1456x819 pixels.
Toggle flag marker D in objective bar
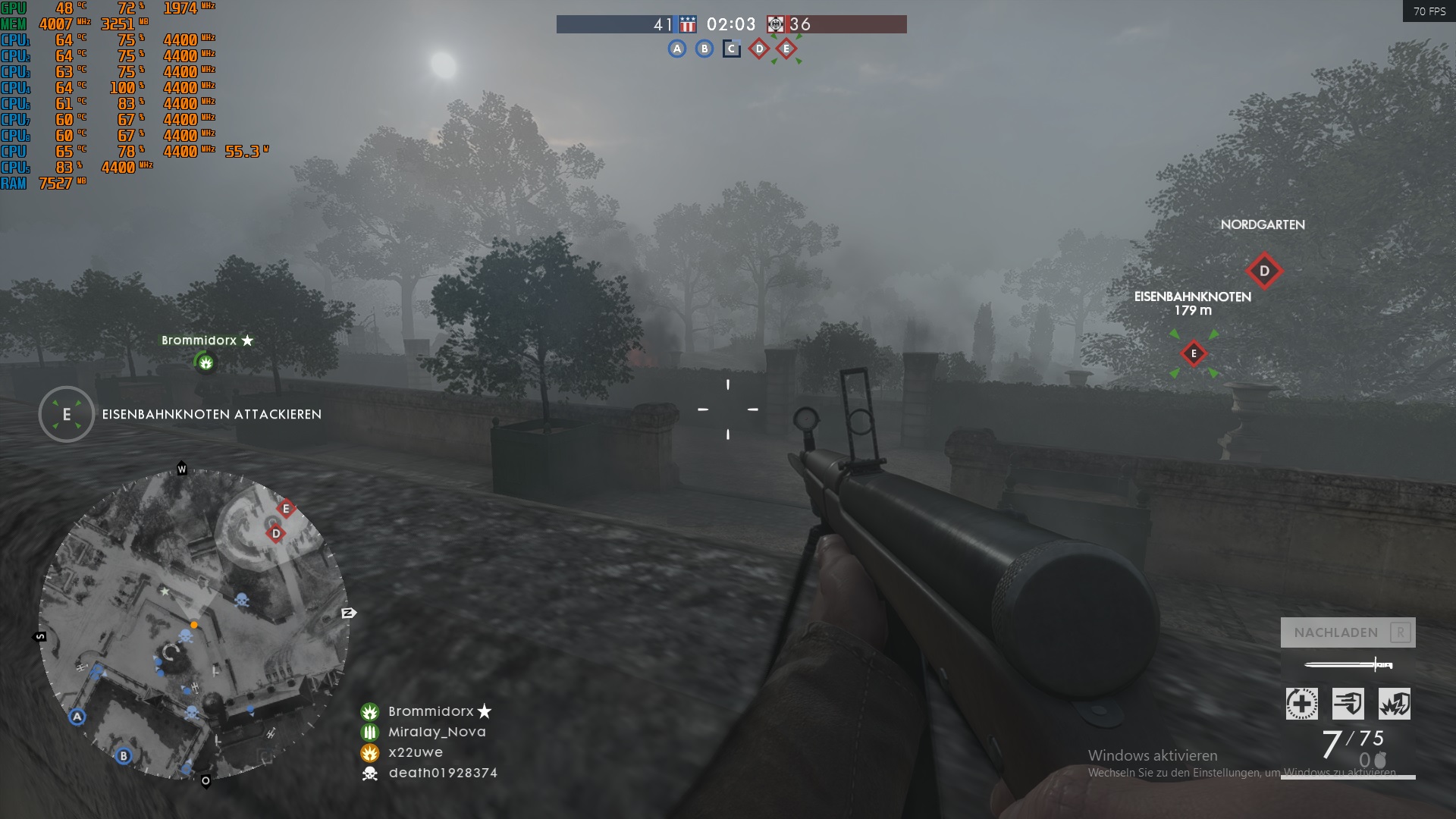click(760, 49)
